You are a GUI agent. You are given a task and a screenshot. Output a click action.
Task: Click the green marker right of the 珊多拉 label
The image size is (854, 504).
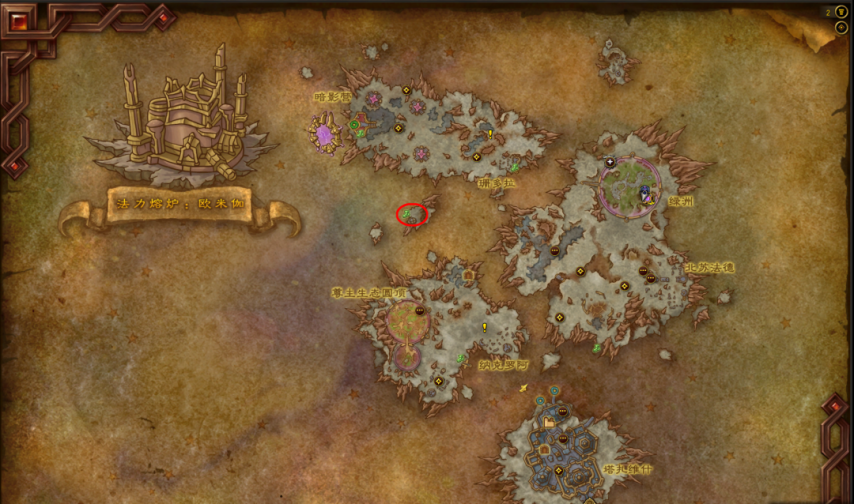tap(515, 167)
